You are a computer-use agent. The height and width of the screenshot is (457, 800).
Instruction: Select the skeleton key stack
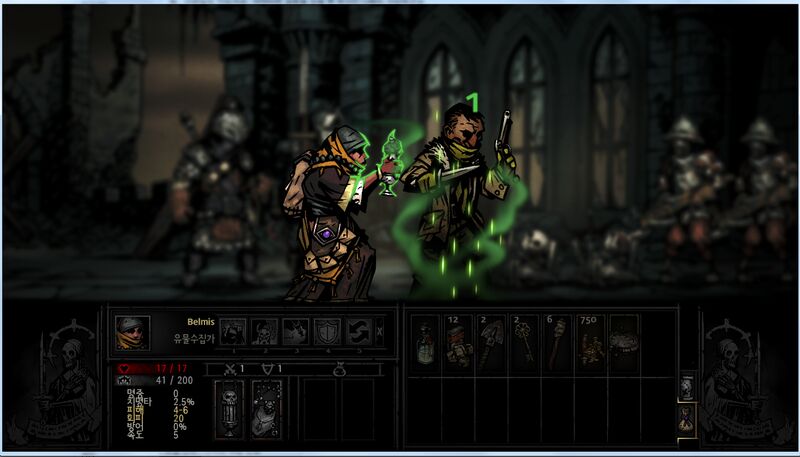pyautogui.click(x=524, y=342)
